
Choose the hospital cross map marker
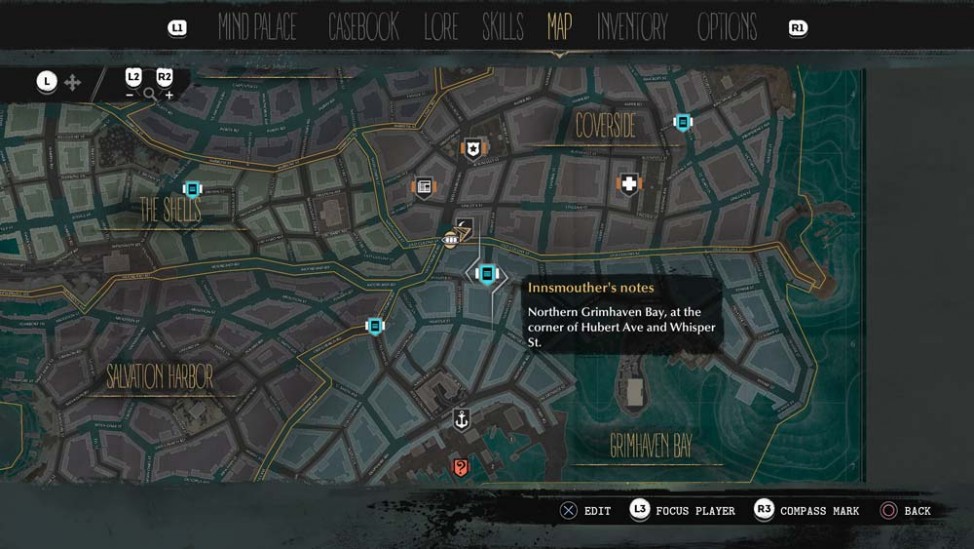tap(628, 184)
